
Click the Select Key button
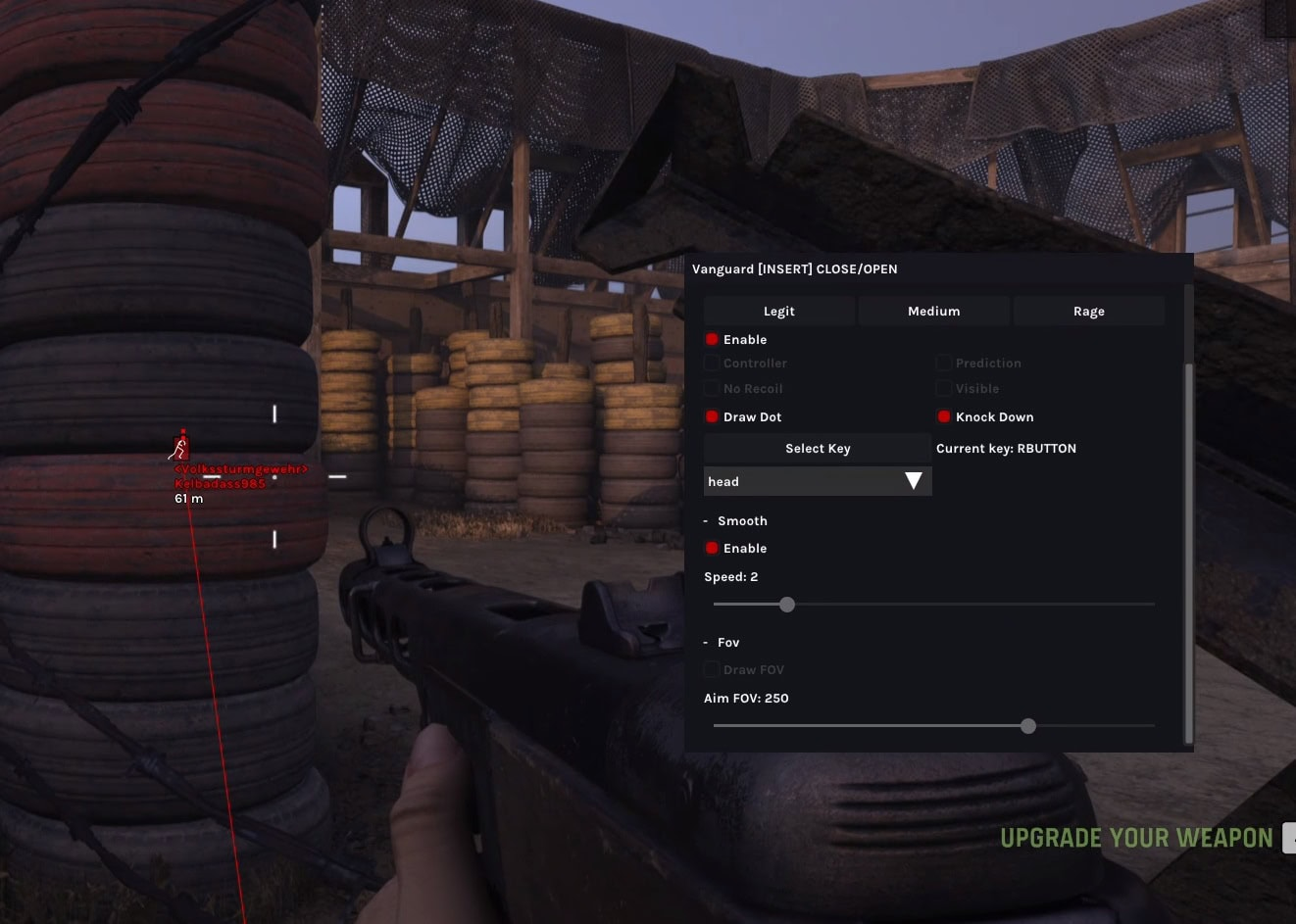817,448
